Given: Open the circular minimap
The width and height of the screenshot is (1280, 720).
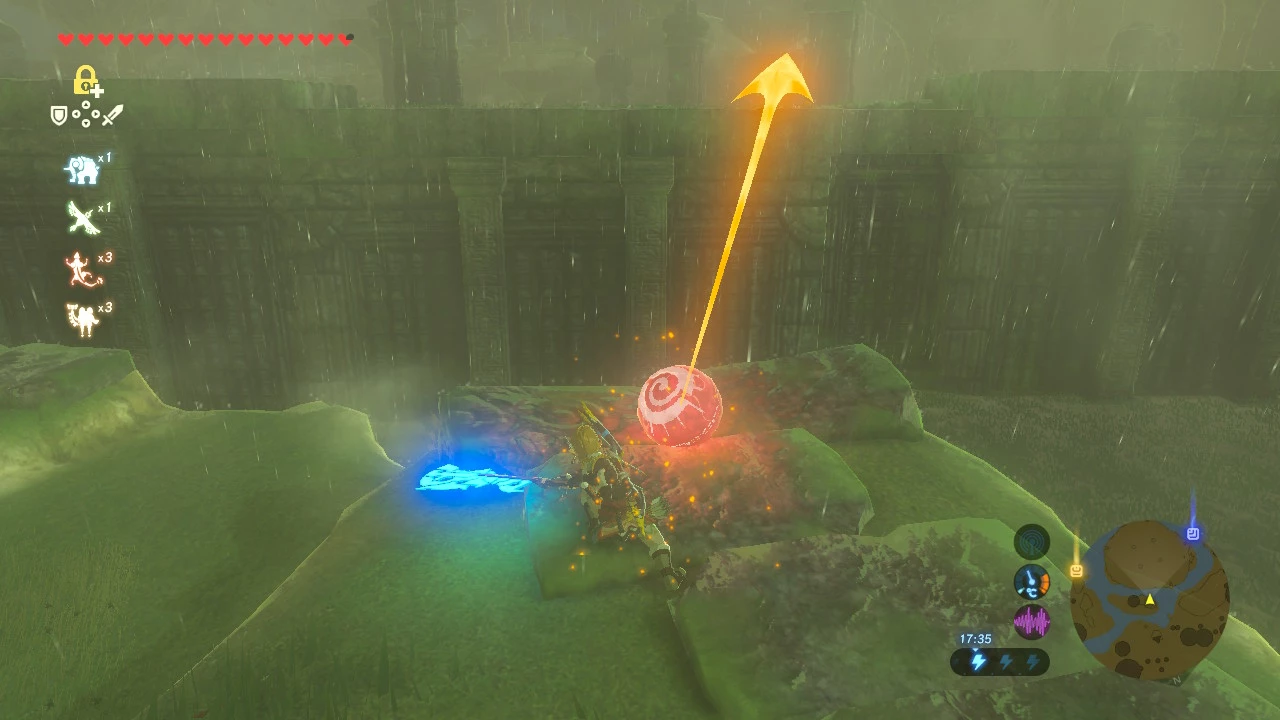Looking at the screenshot, I should point(1149,600).
